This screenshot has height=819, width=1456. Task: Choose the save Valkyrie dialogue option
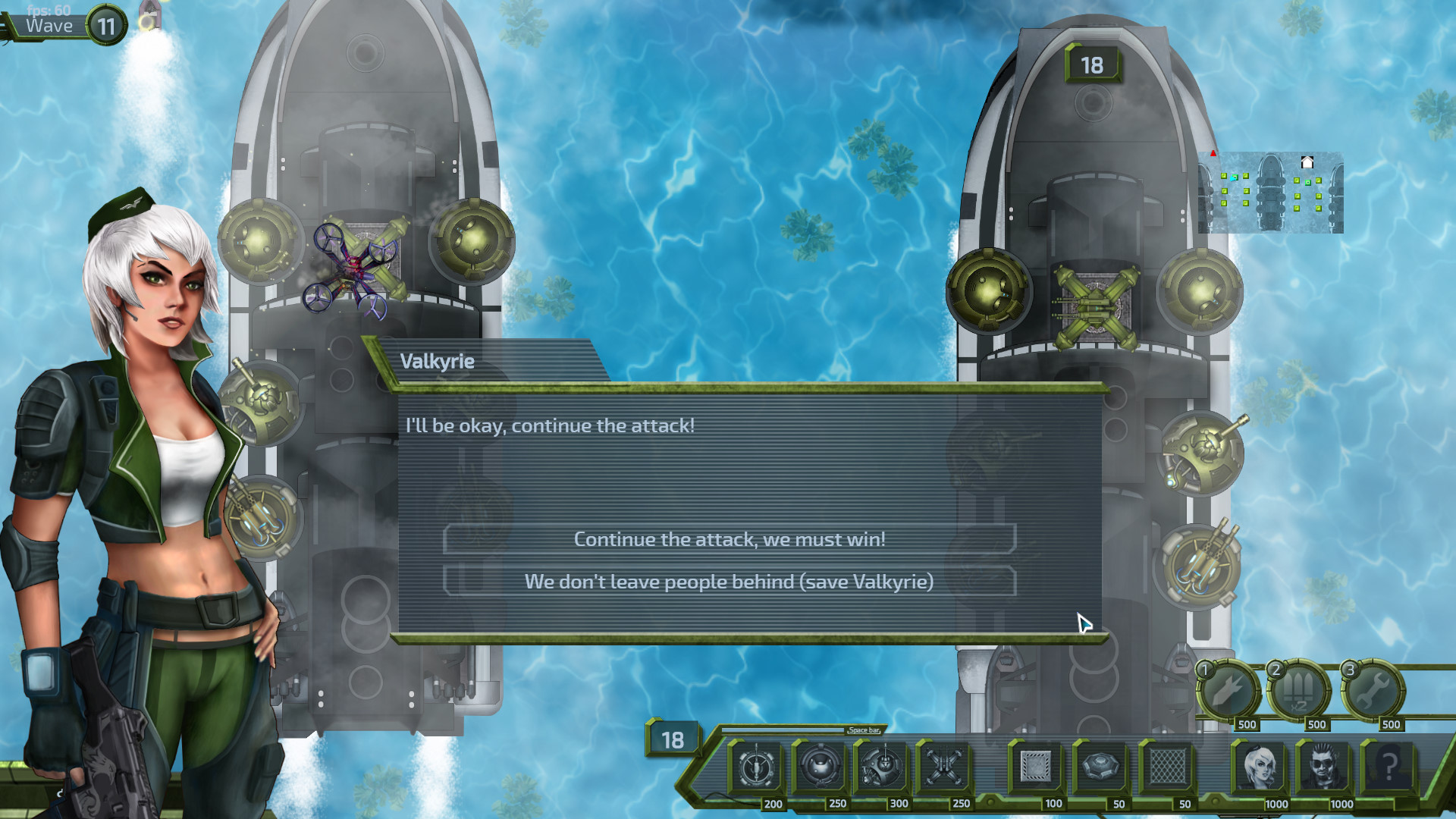coord(729,582)
